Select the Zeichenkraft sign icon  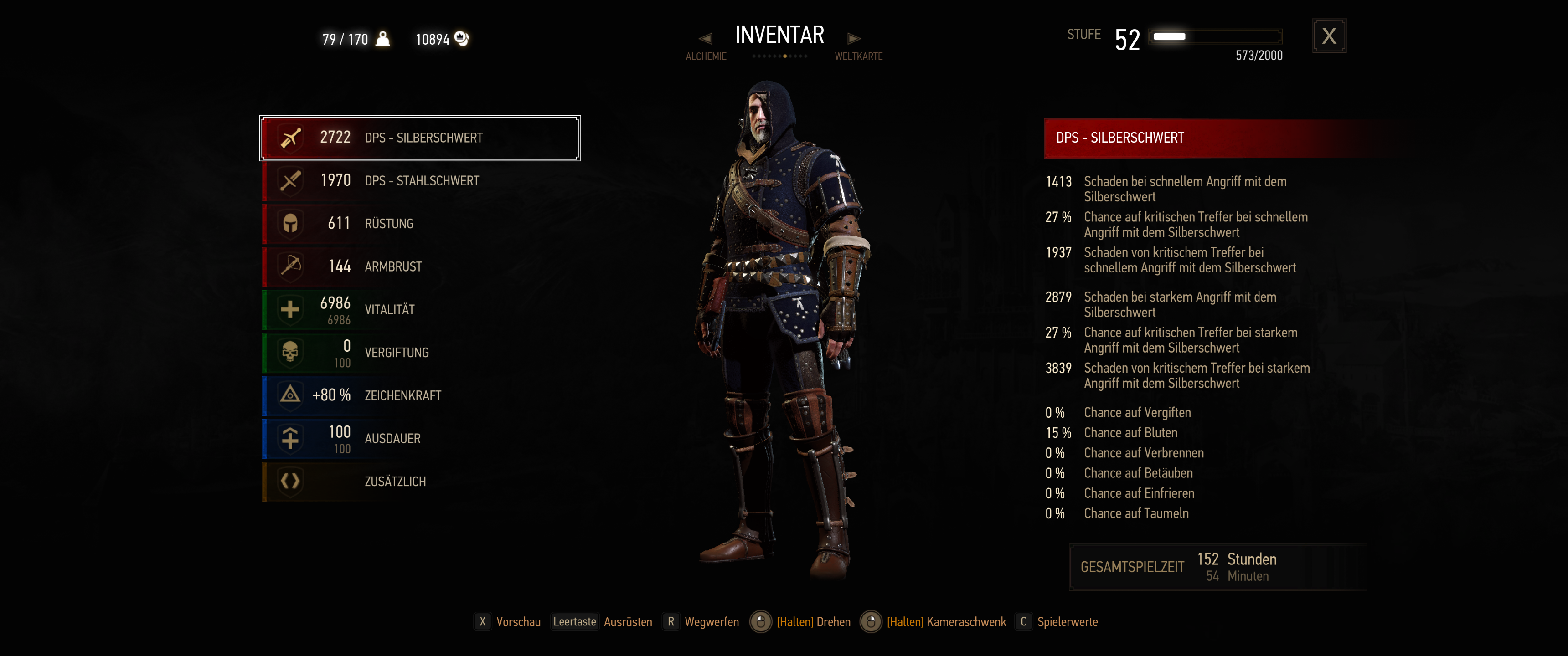(x=291, y=395)
